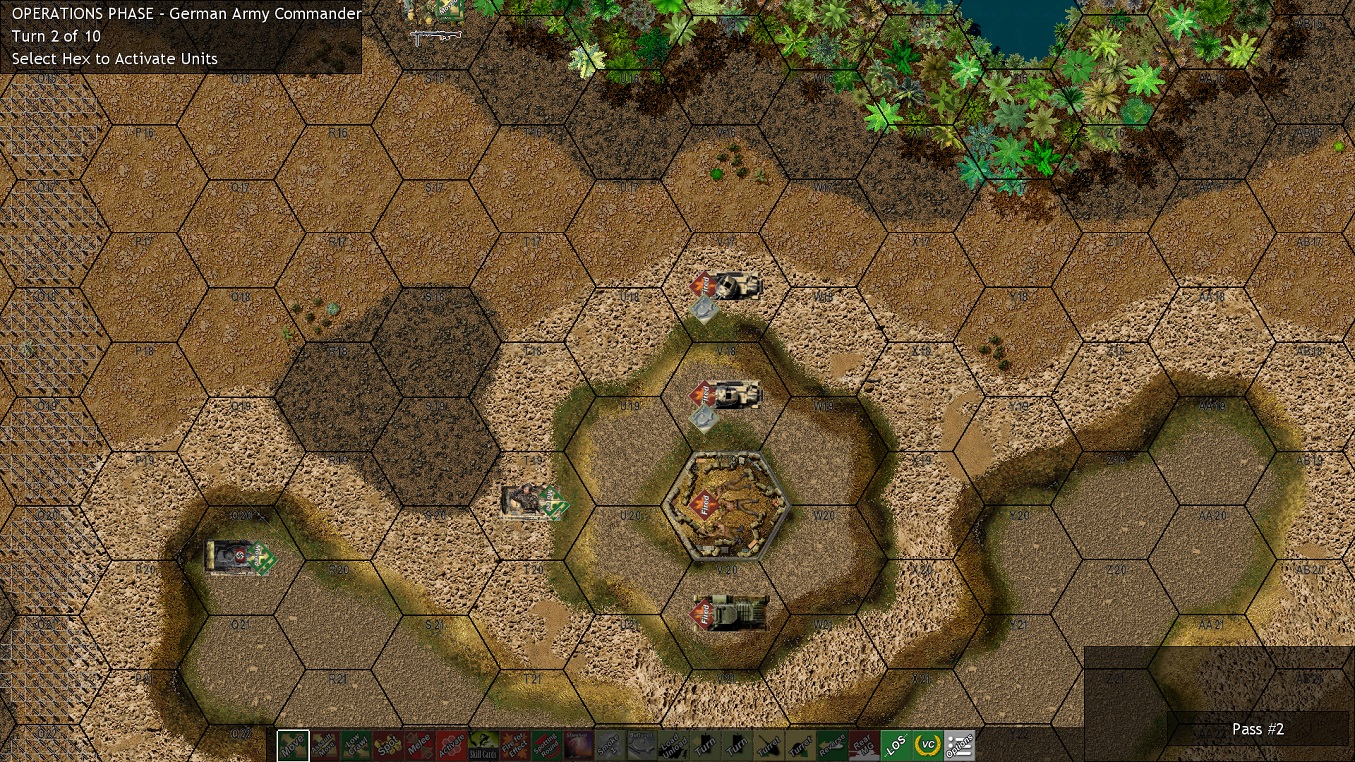Toggle Buttoned status for vehicle
Image resolution: width=1355 pixels, height=762 pixels.
tap(641, 745)
